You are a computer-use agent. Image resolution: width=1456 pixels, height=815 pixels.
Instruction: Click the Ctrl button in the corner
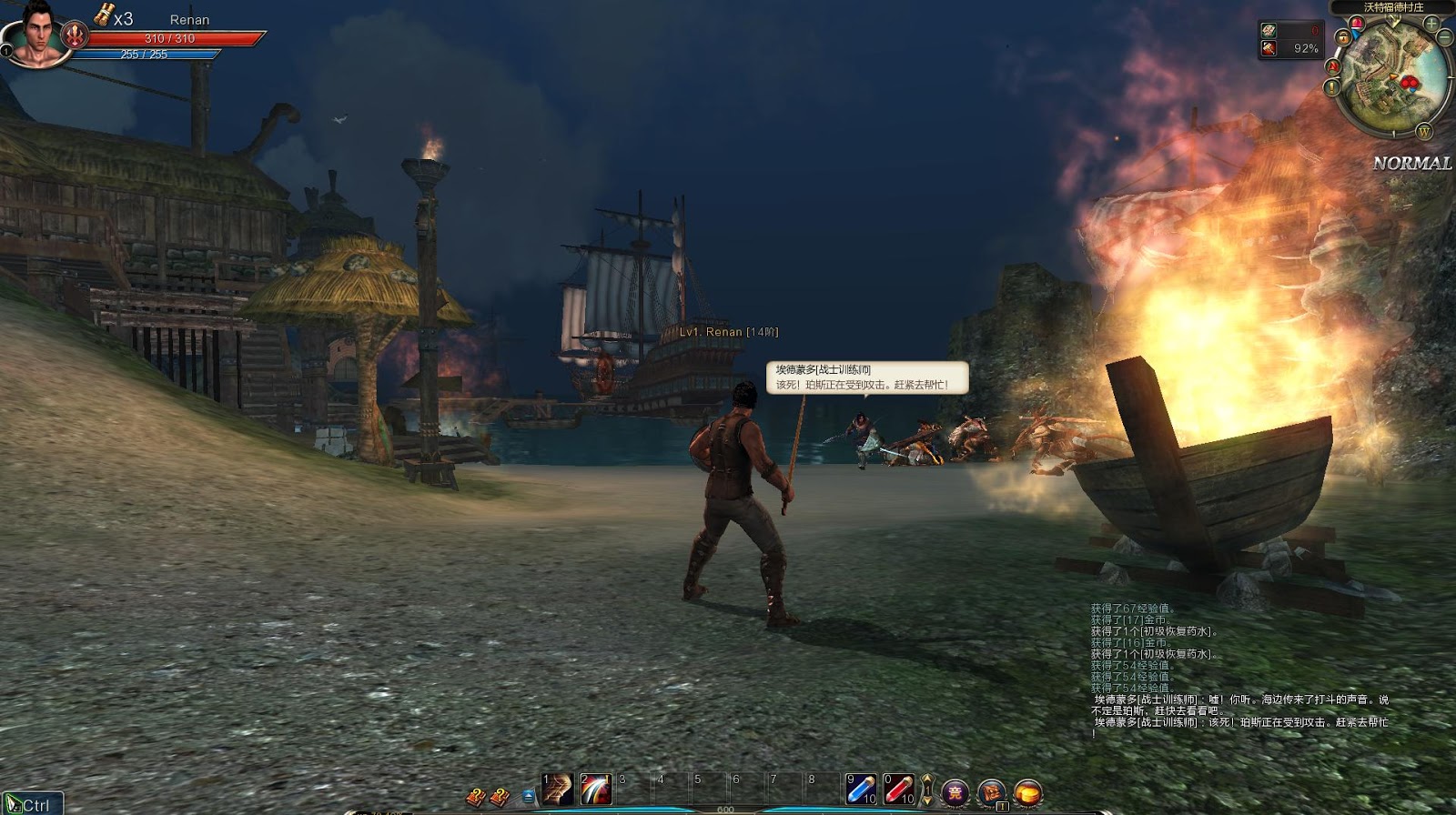[x=31, y=804]
